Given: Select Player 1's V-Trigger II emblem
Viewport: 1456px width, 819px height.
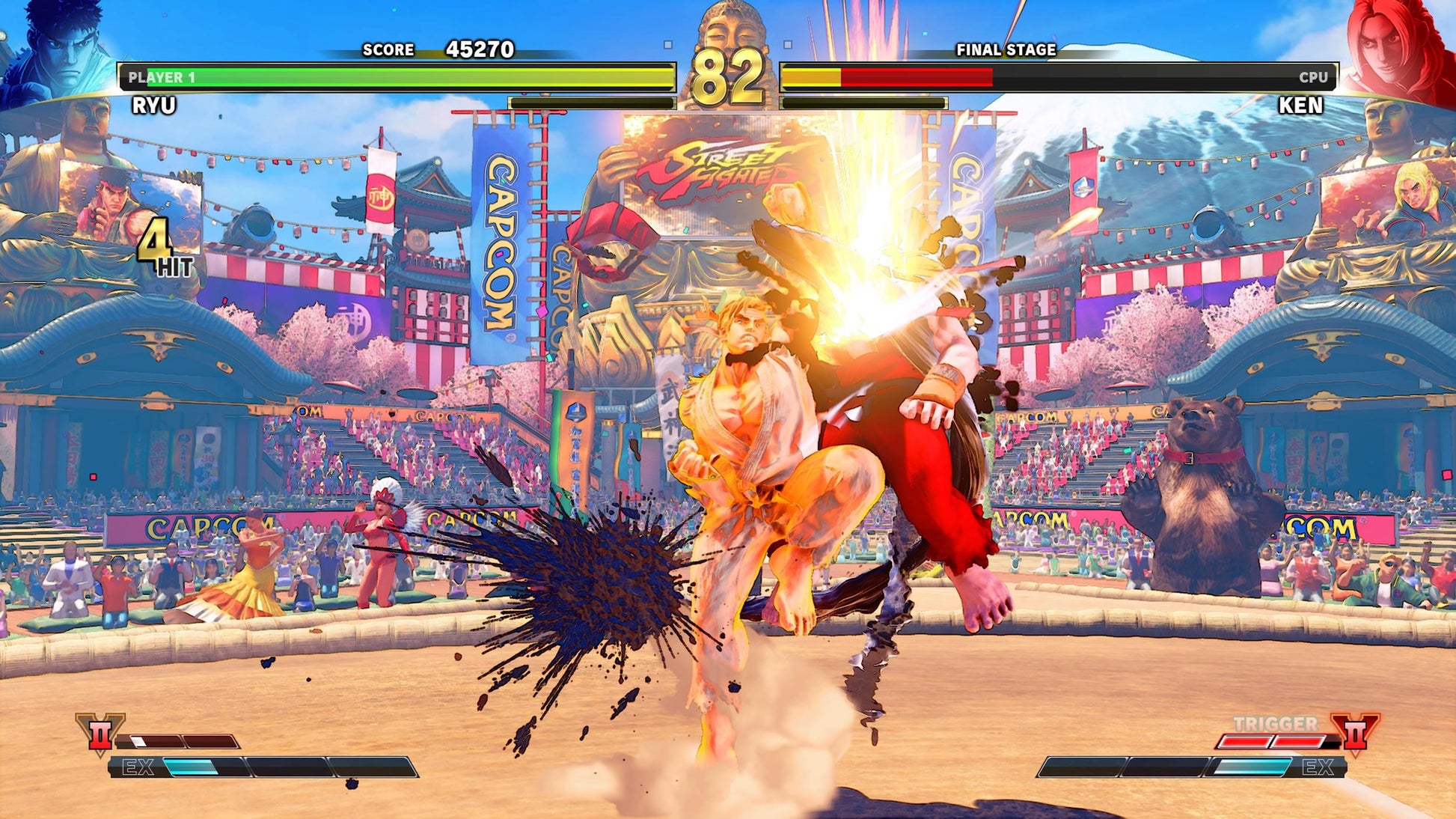Looking at the screenshot, I should [x=100, y=734].
